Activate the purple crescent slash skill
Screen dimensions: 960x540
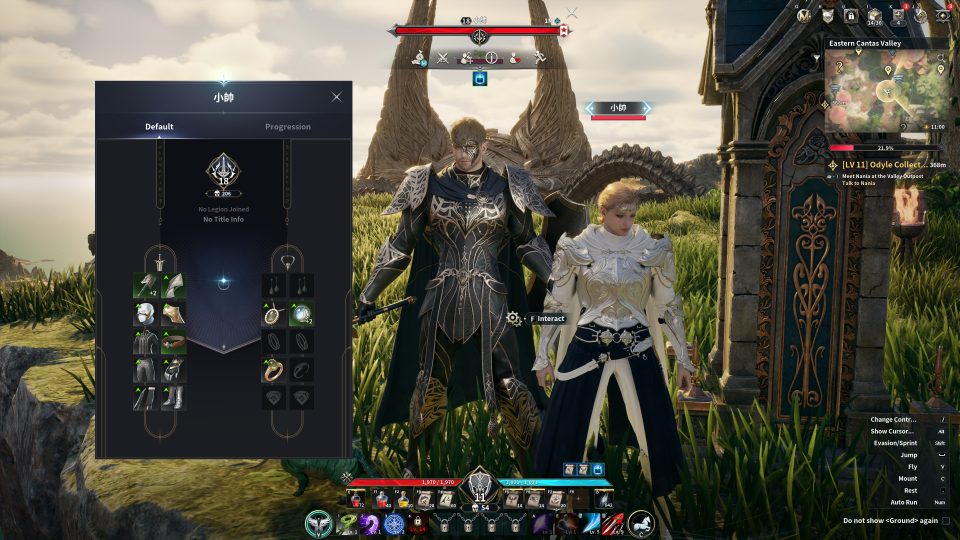pyautogui.click(x=369, y=523)
